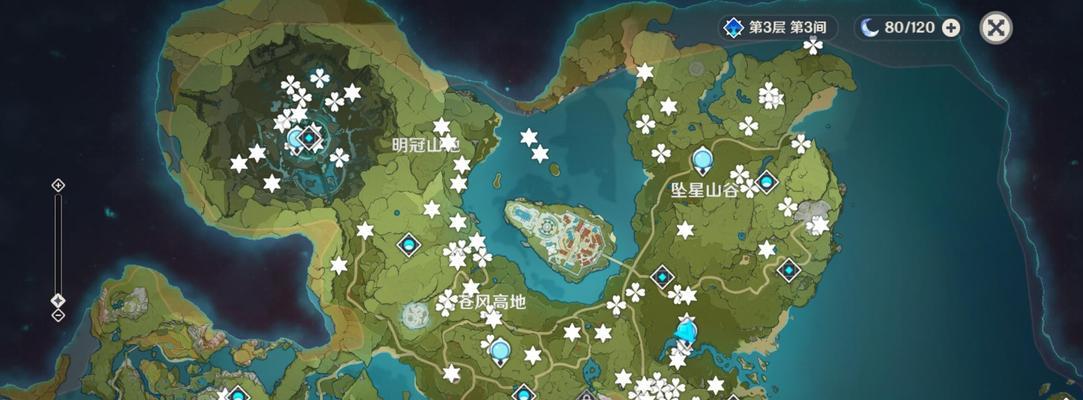The width and height of the screenshot is (1083, 400).
Task: Select the large glowing Statue of the Seven marker
Action: [x=686, y=330]
